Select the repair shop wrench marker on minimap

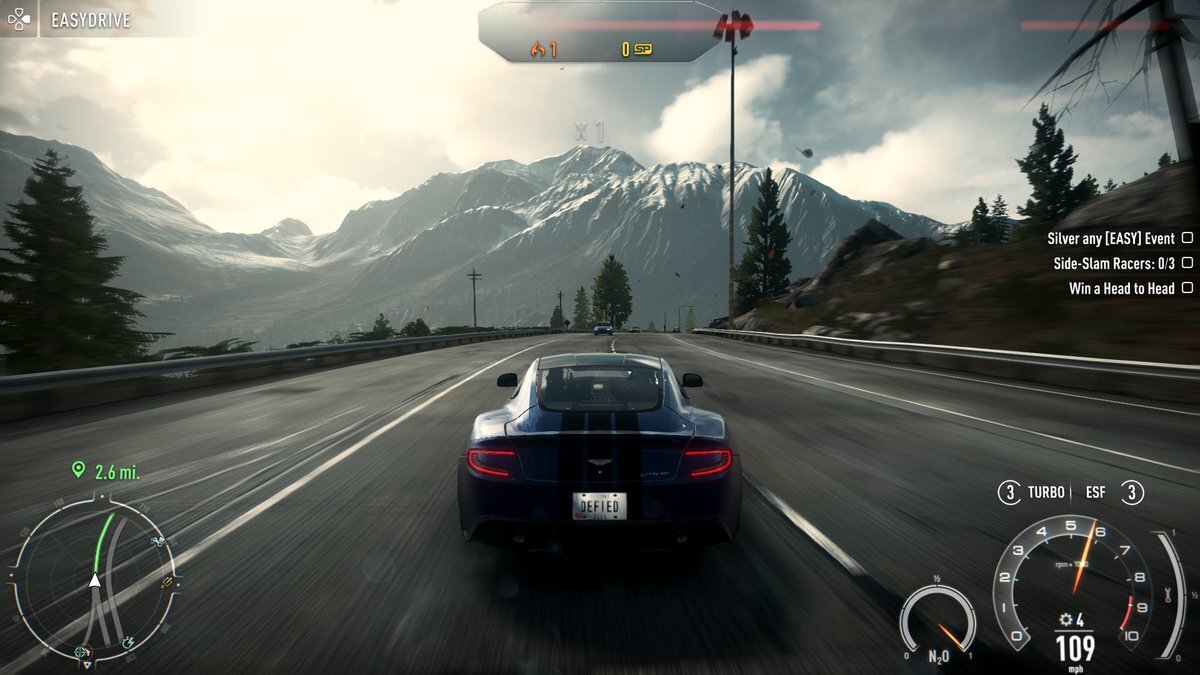[157, 541]
